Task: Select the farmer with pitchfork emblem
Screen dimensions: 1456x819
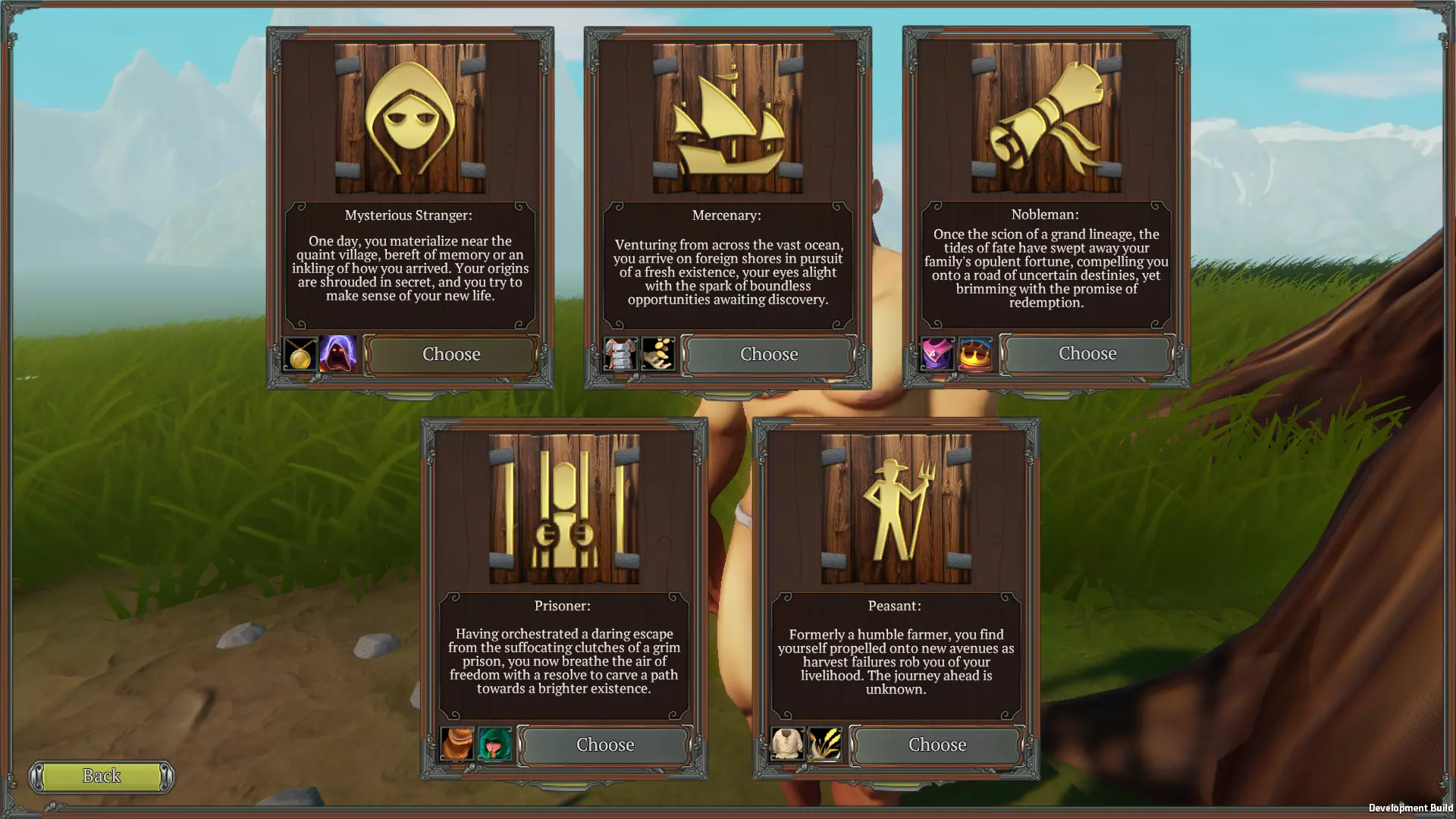Action: (x=896, y=509)
